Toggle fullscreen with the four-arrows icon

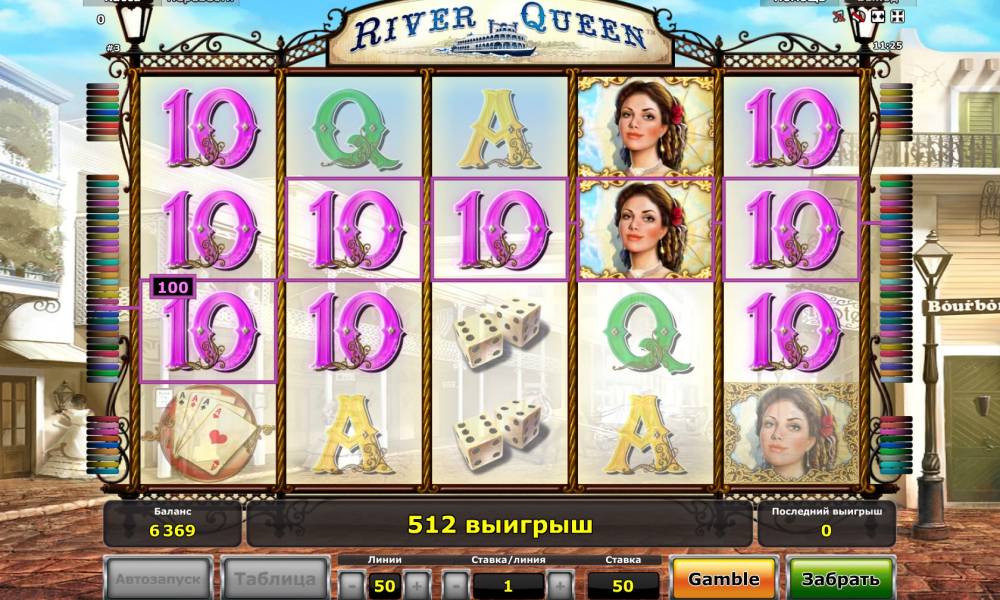(x=897, y=17)
